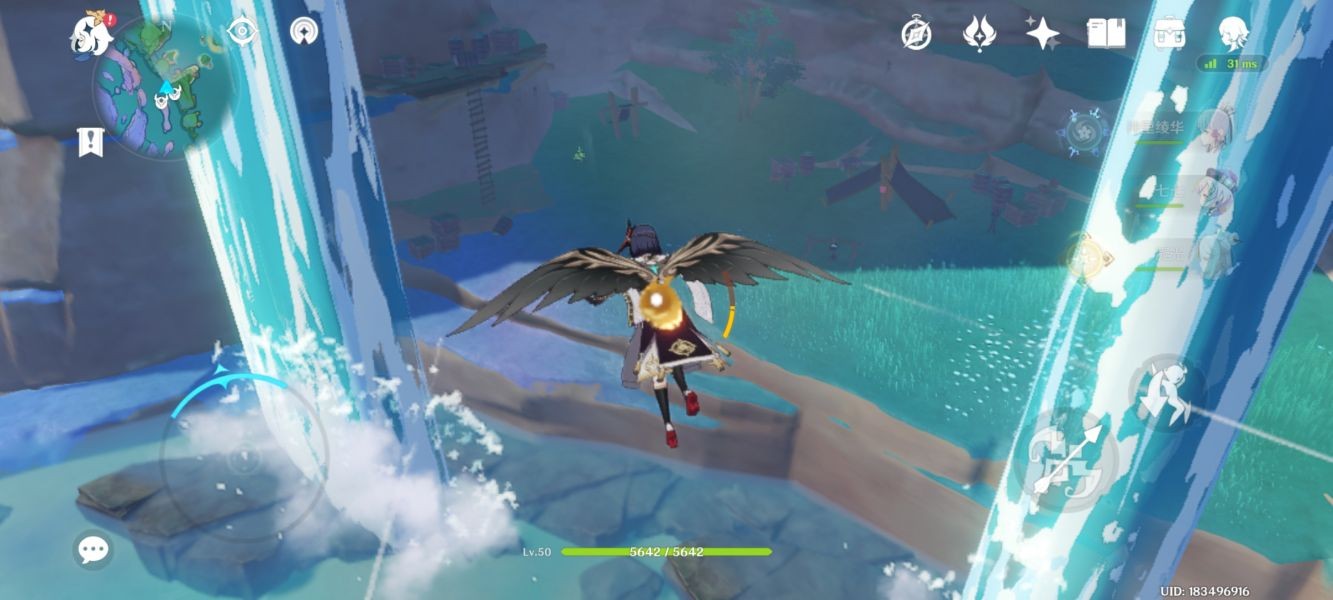Open the chat bubble
This screenshot has width=1333, height=600.
93,549
